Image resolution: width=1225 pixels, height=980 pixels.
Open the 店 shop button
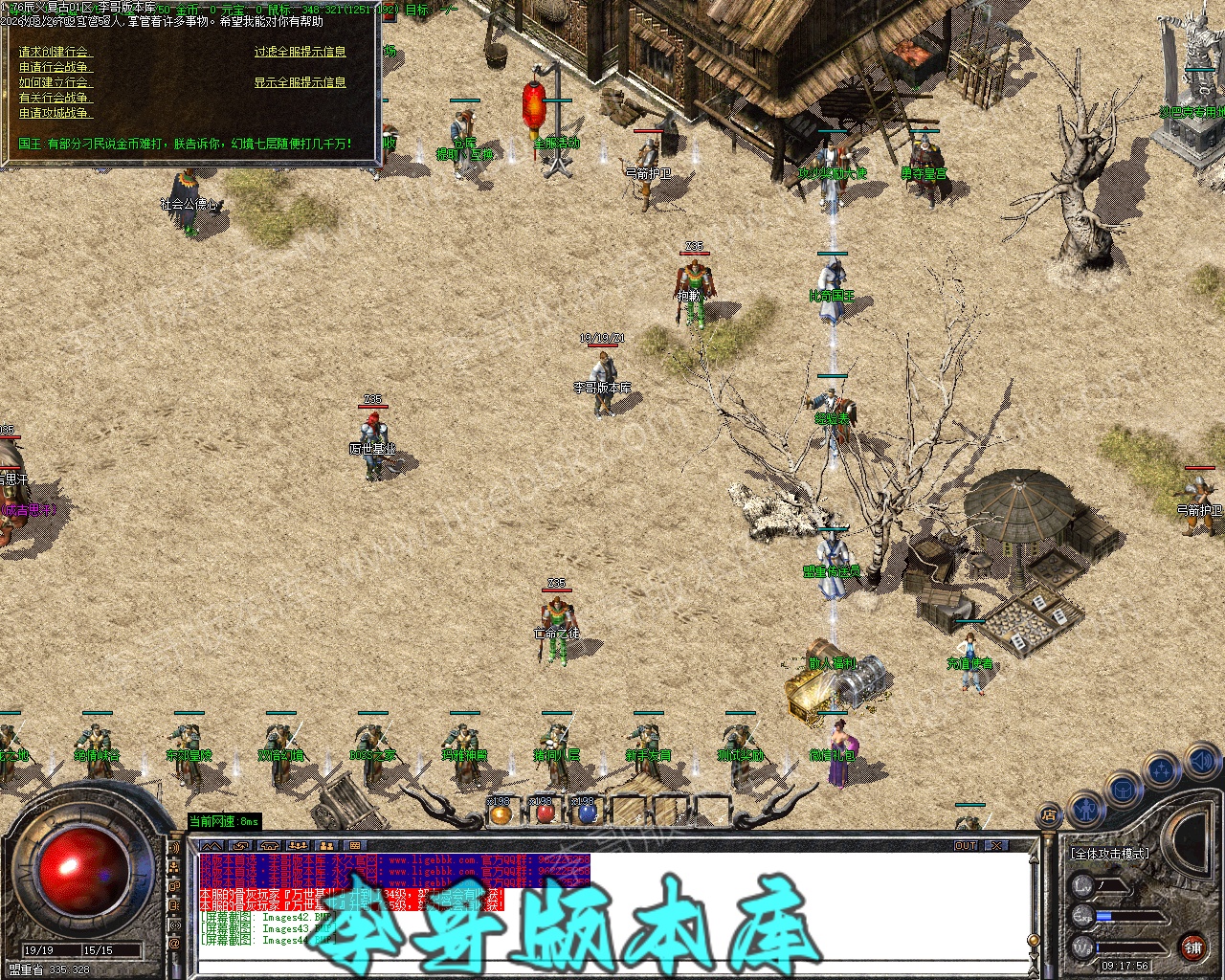(x=1049, y=816)
